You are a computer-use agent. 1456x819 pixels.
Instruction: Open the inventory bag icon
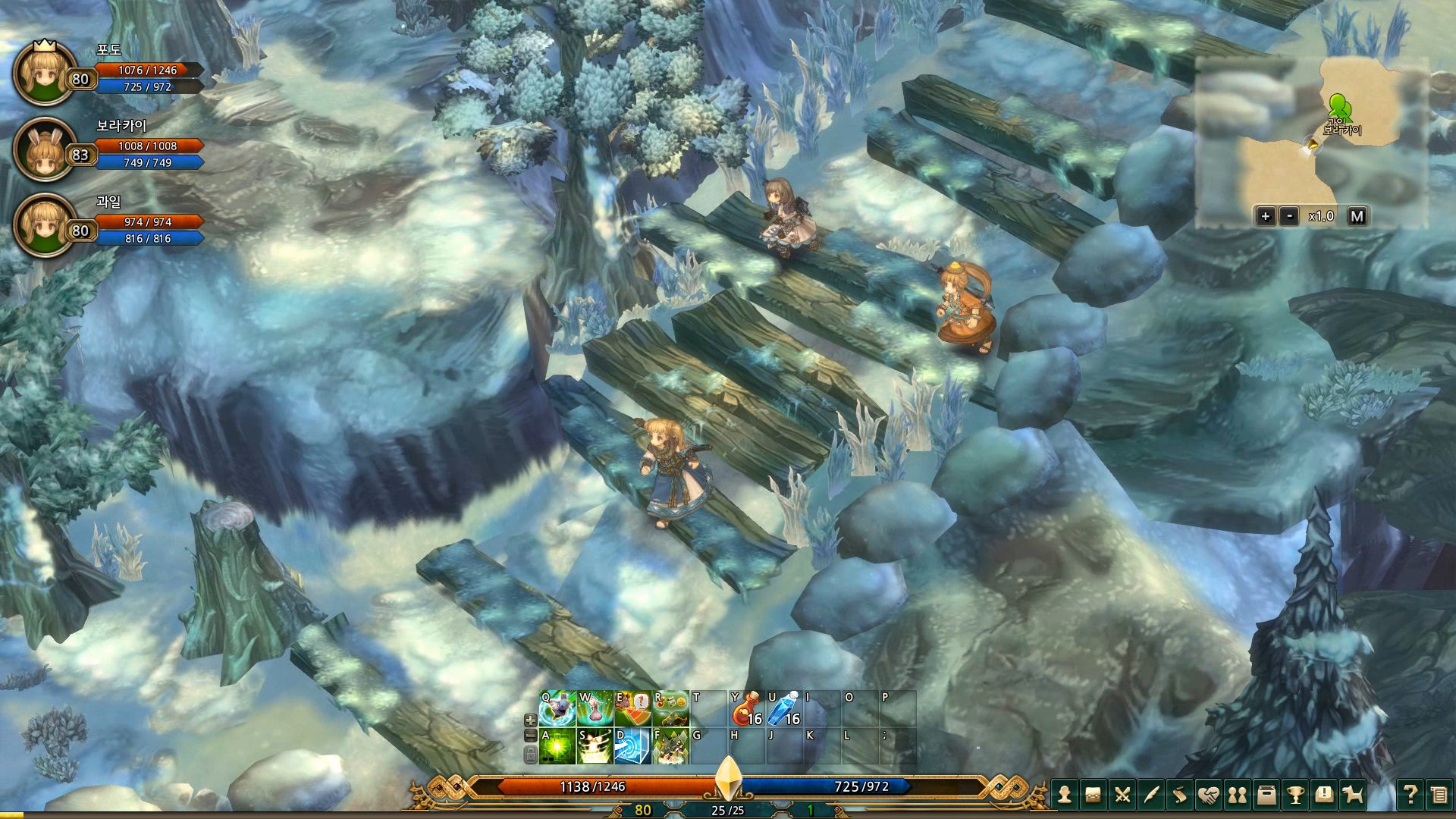coord(1094,796)
